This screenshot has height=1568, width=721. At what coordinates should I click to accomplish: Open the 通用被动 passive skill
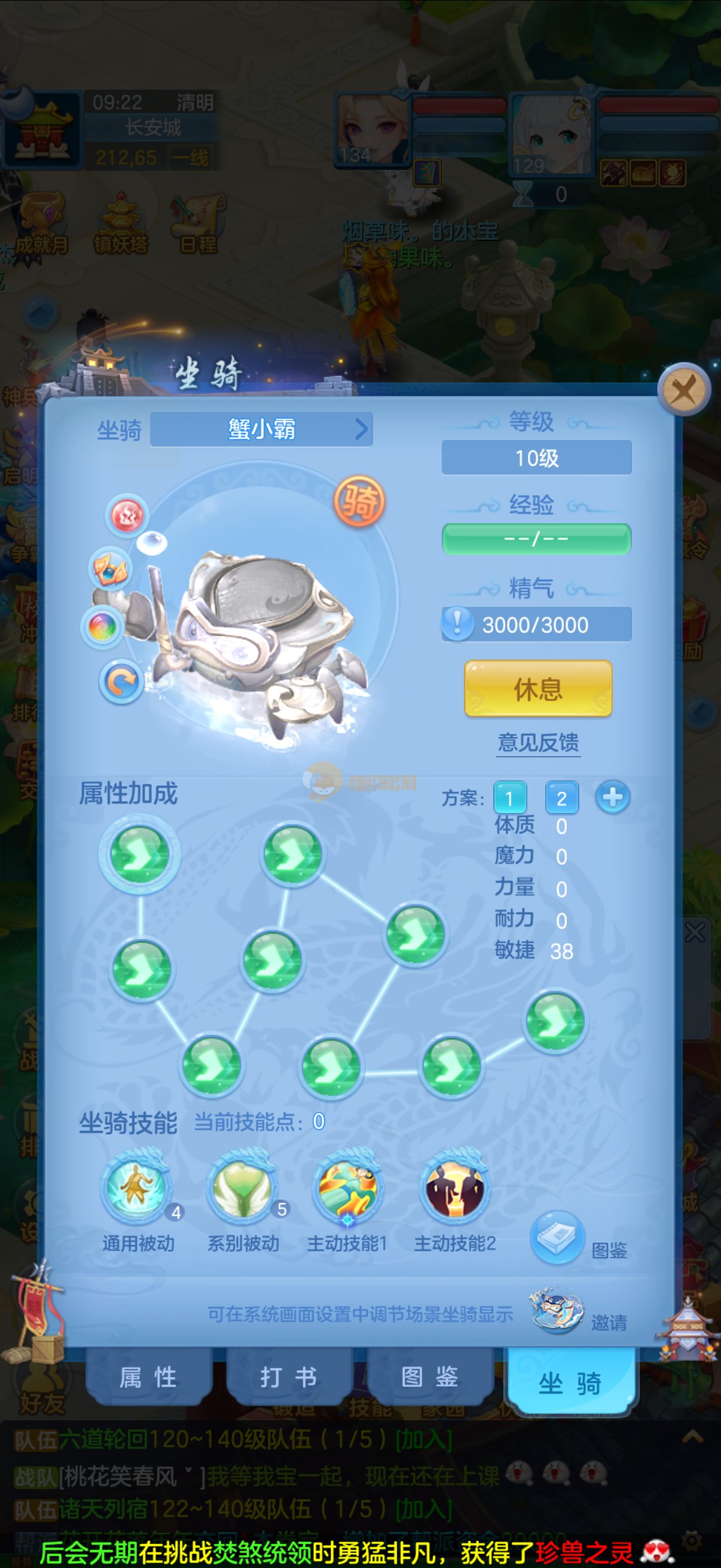(x=136, y=1187)
